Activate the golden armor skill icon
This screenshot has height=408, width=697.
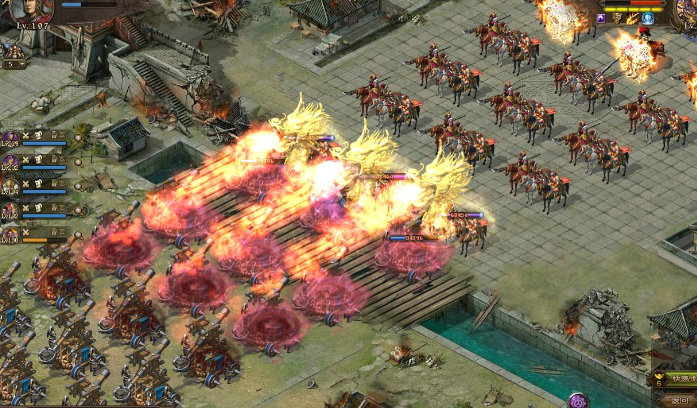[x=617, y=18]
